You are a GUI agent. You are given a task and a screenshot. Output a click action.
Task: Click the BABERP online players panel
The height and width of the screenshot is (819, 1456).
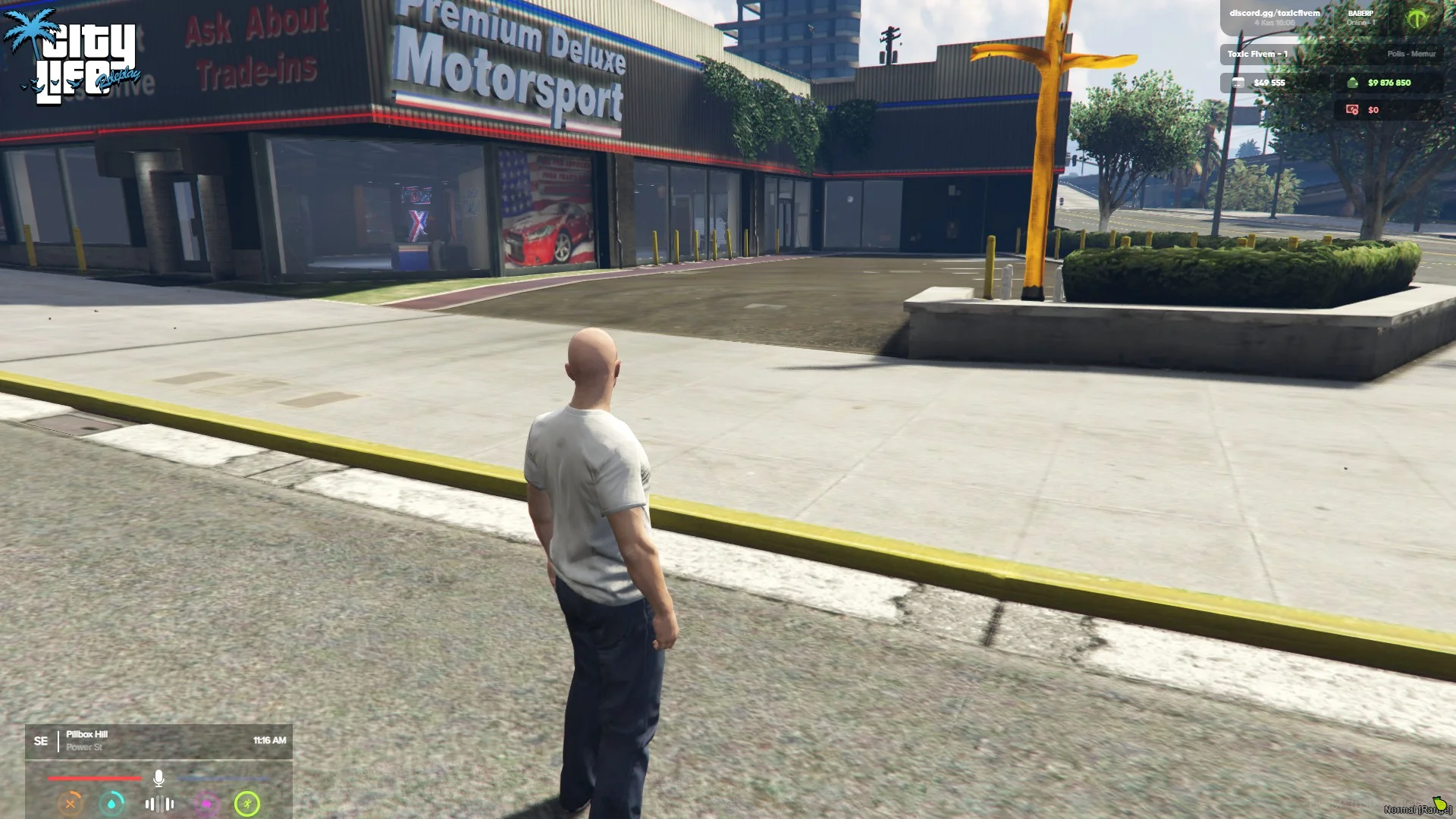tap(1360, 17)
